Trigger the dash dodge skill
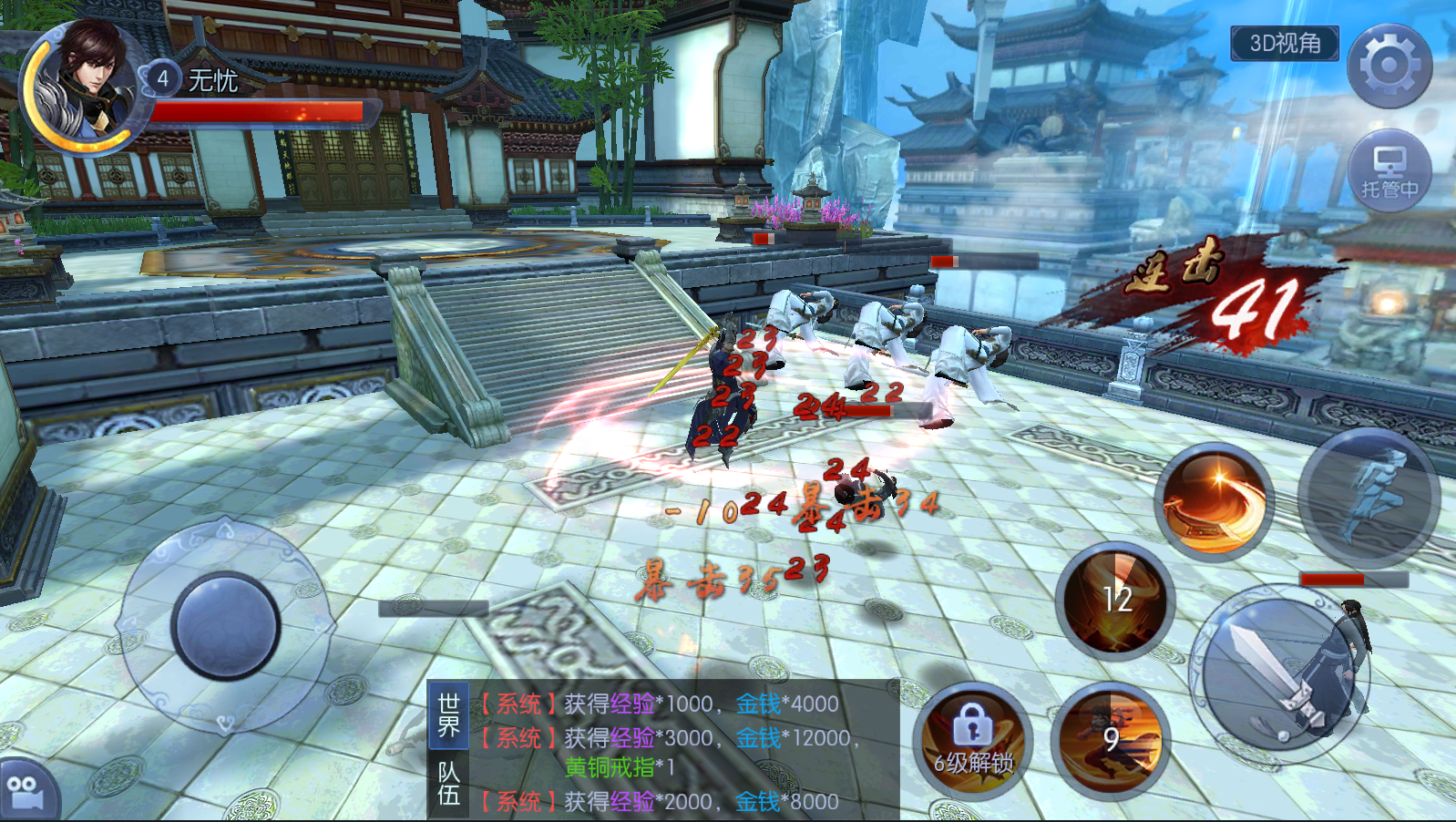This screenshot has width=1456, height=822. [1368, 497]
